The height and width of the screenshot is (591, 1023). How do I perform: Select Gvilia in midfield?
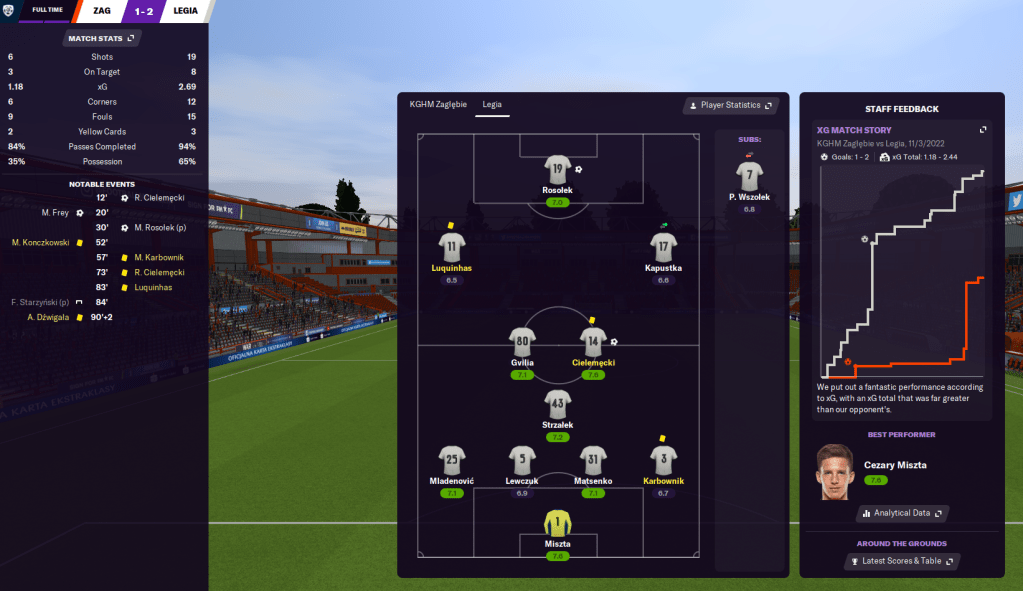click(x=522, y=342)
